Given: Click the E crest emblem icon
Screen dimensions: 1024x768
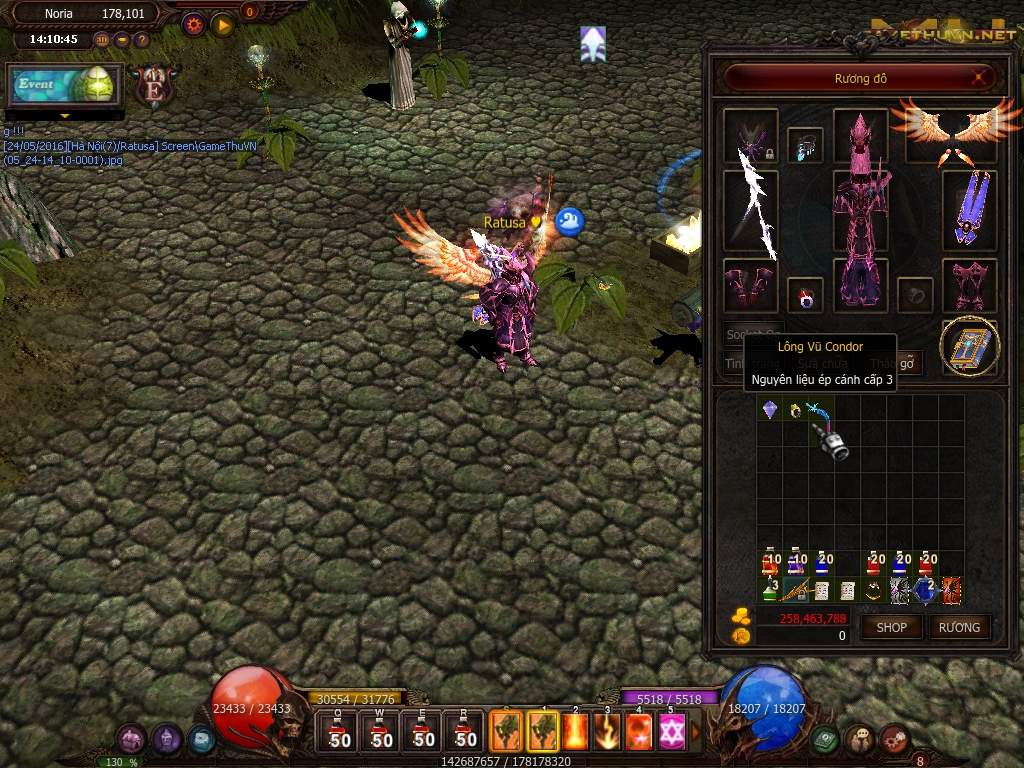Looking at the screenshot, I should click(x=155, y=86).
